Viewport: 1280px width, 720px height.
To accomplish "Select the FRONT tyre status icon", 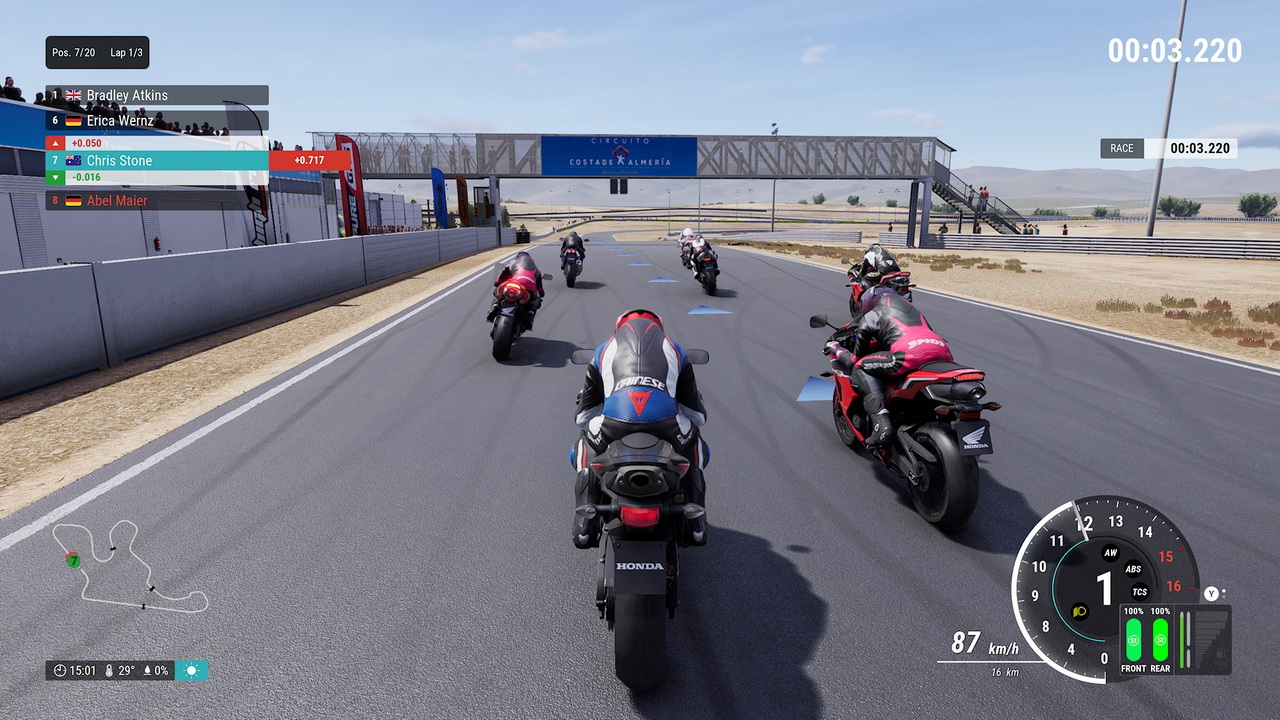I will [1133, 639].
